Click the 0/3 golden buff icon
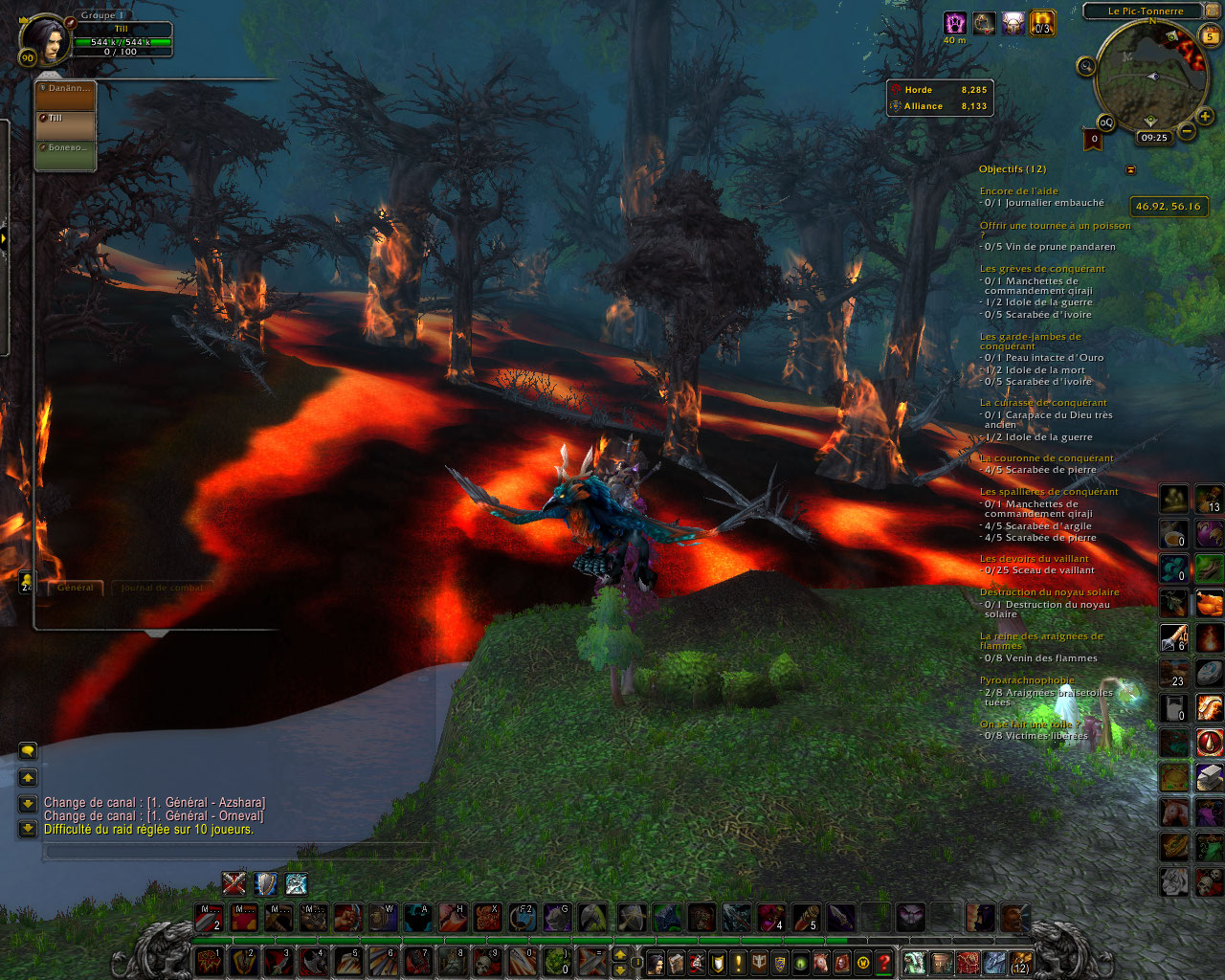Viewport: 1225px width, 980px height. point(1042,23)
